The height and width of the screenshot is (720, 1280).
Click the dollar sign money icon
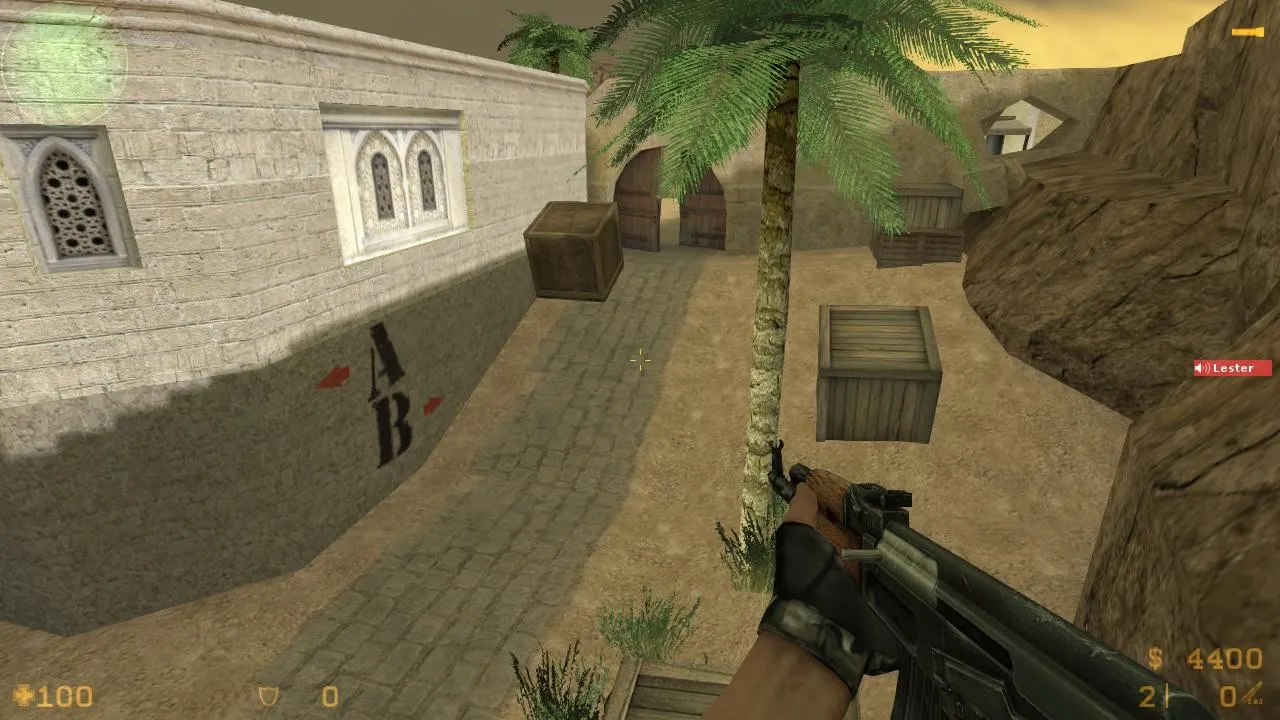pos(1156,658)
